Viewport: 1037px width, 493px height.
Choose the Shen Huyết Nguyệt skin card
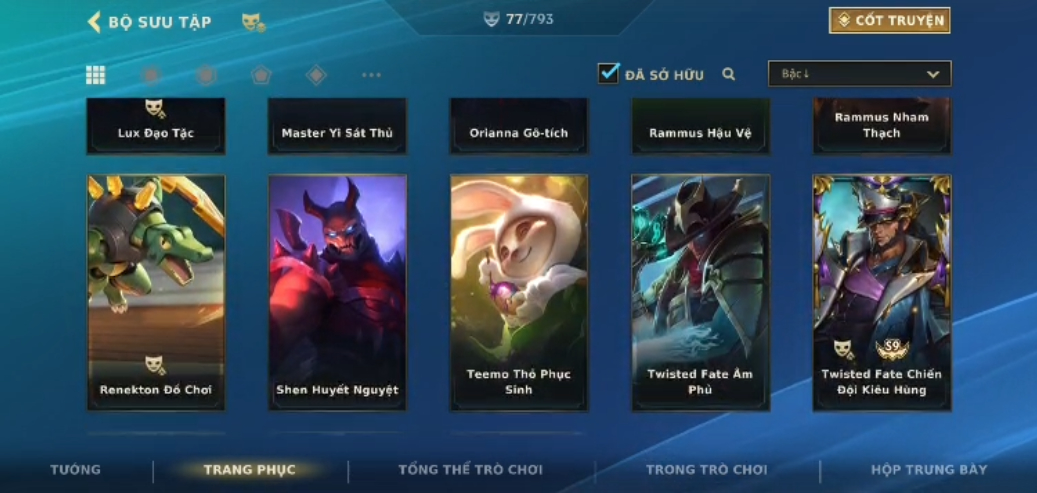337,292
